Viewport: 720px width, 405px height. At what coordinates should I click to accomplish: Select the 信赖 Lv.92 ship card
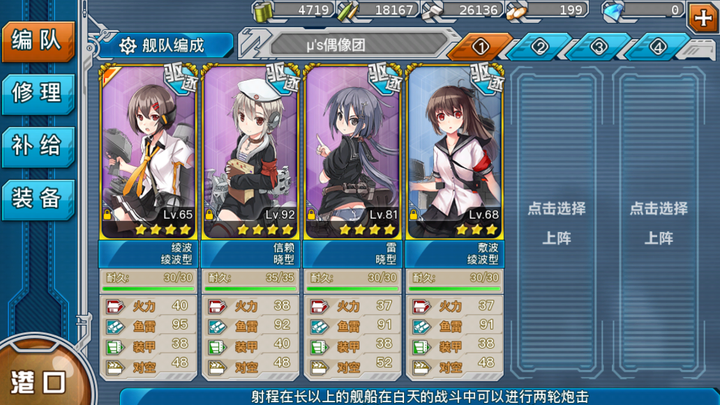tap(251, 150)
